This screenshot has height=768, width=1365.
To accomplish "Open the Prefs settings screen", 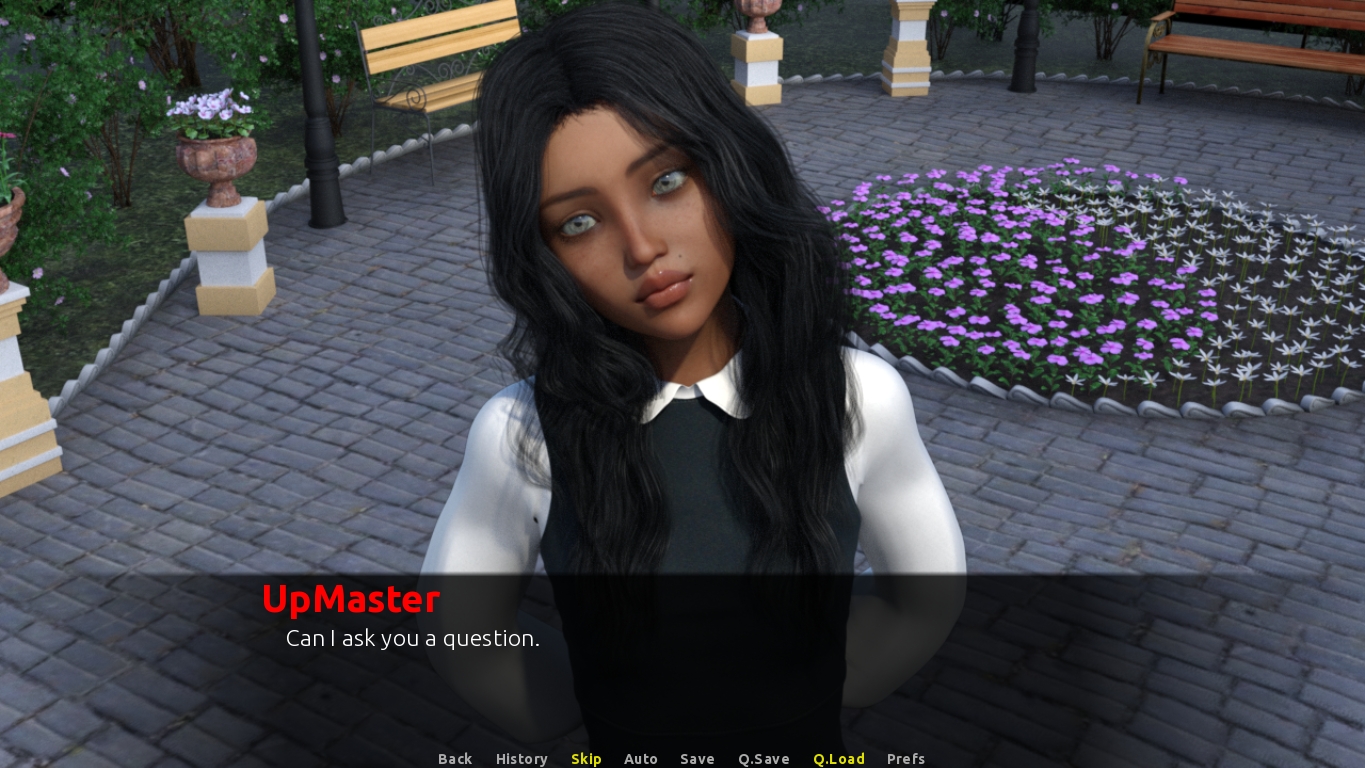I will tap(905, 759).
